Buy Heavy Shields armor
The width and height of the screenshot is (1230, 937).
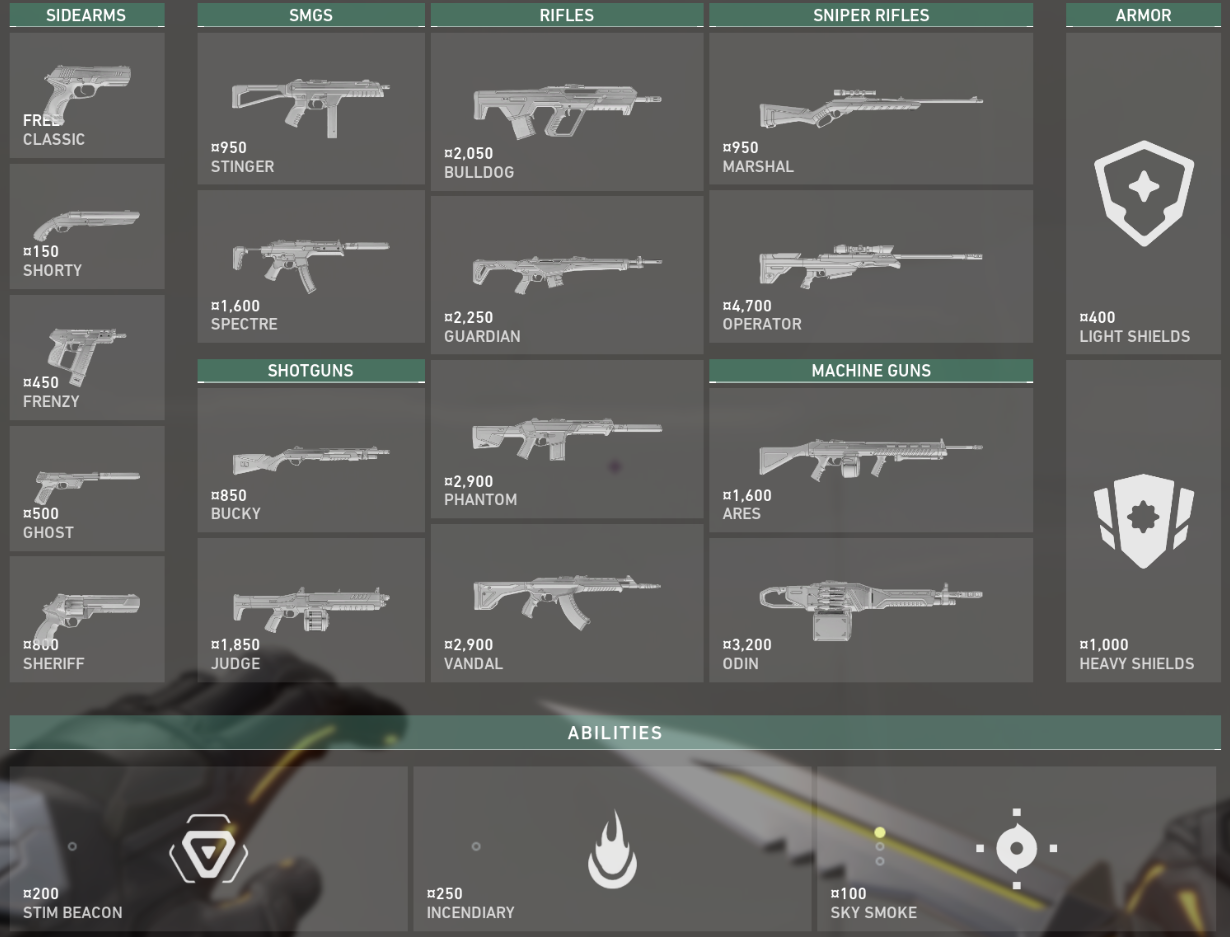tap(1143, 521)
